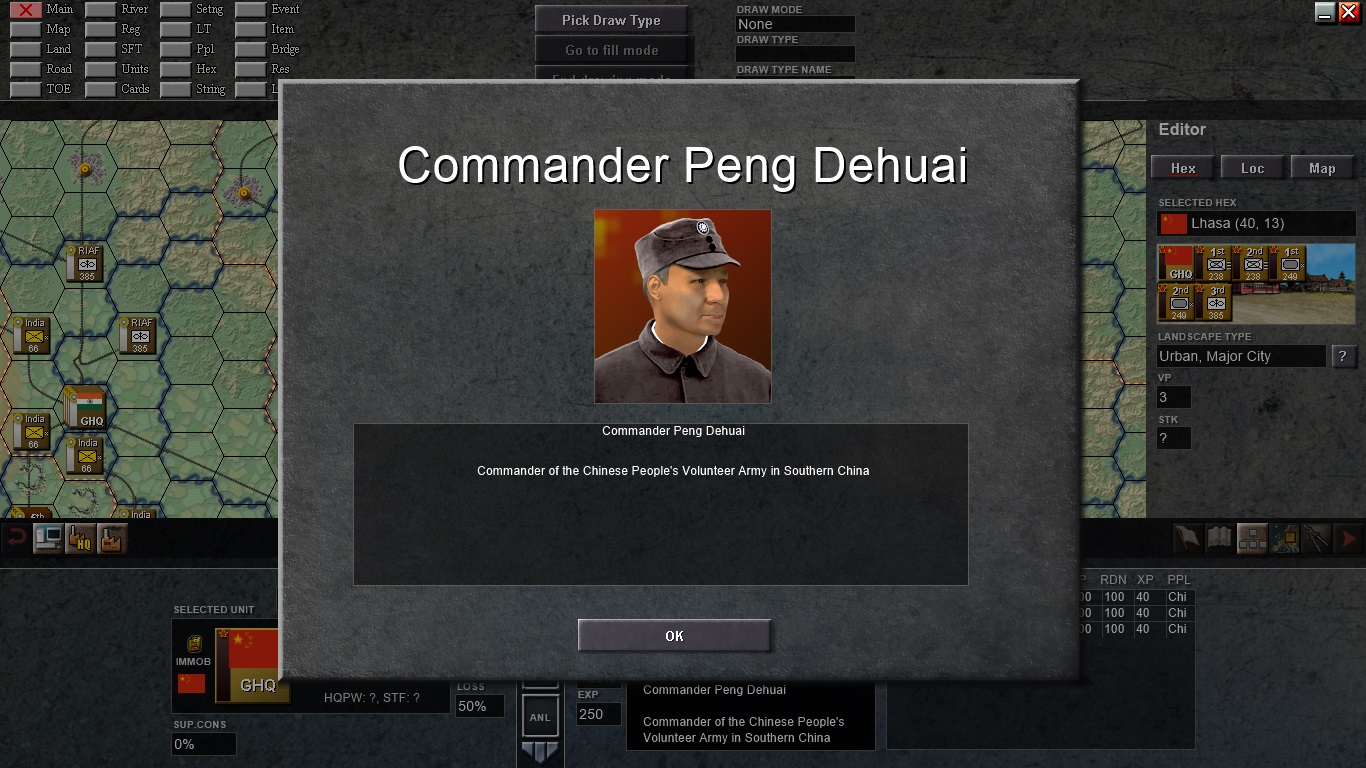Click the highlighted hierarchy chart icon
This screenshot has height=768, width=1366.
pyautogui.click(x=1251, y=537)
